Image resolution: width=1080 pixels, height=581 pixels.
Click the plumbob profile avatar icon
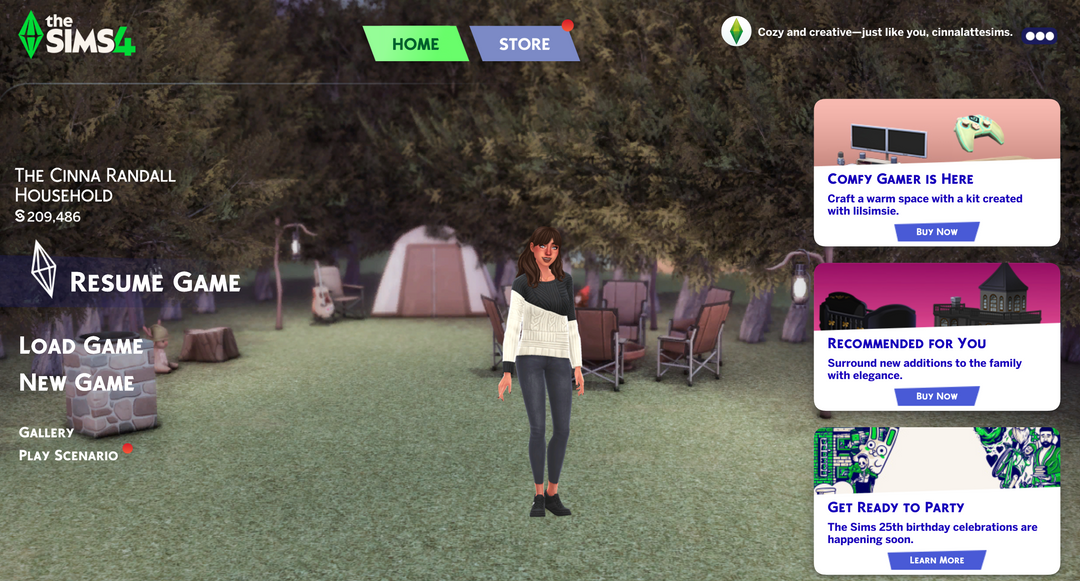point(736,32)
